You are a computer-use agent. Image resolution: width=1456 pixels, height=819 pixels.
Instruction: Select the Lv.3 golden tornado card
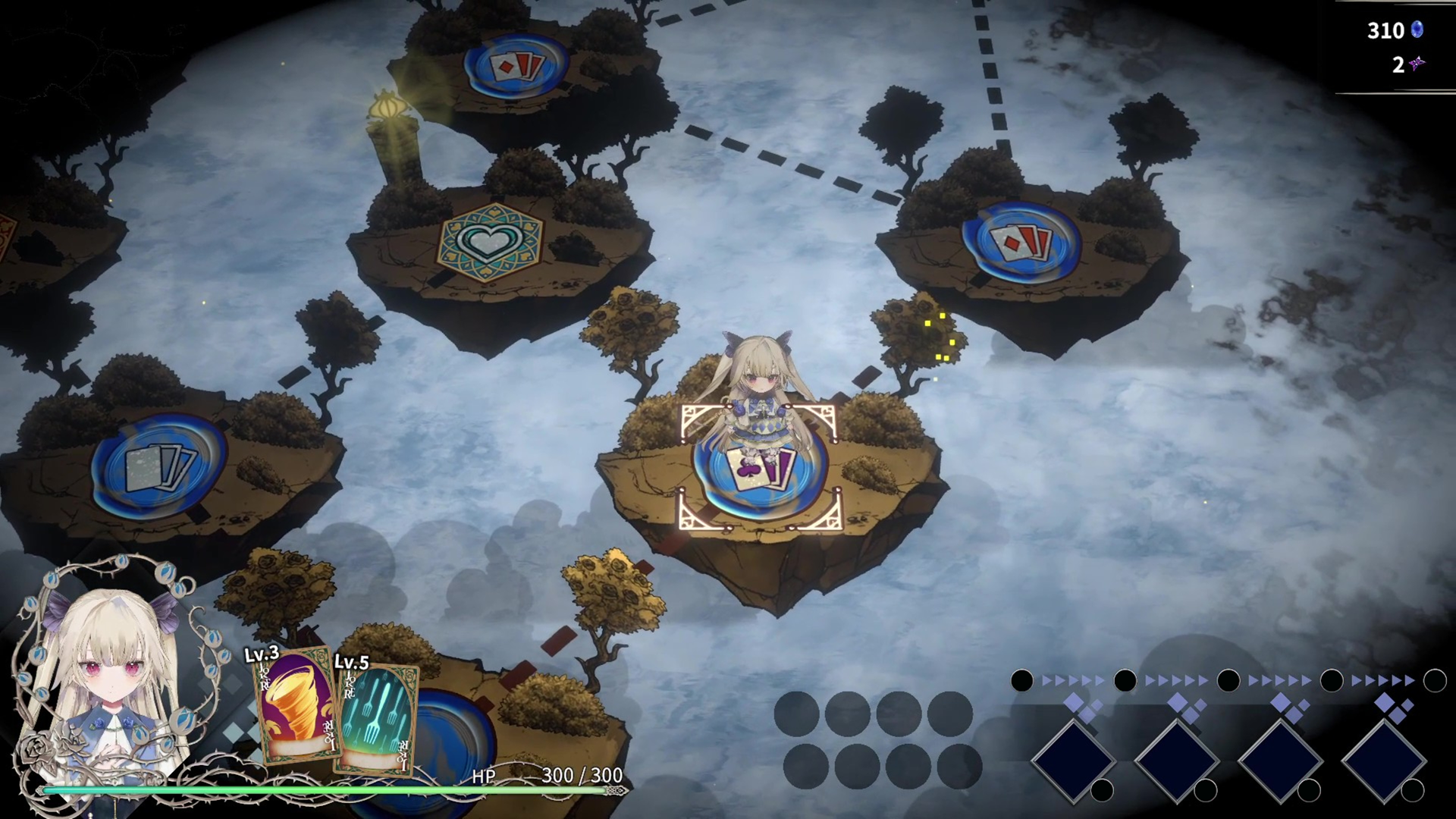[x=296, y=709]
